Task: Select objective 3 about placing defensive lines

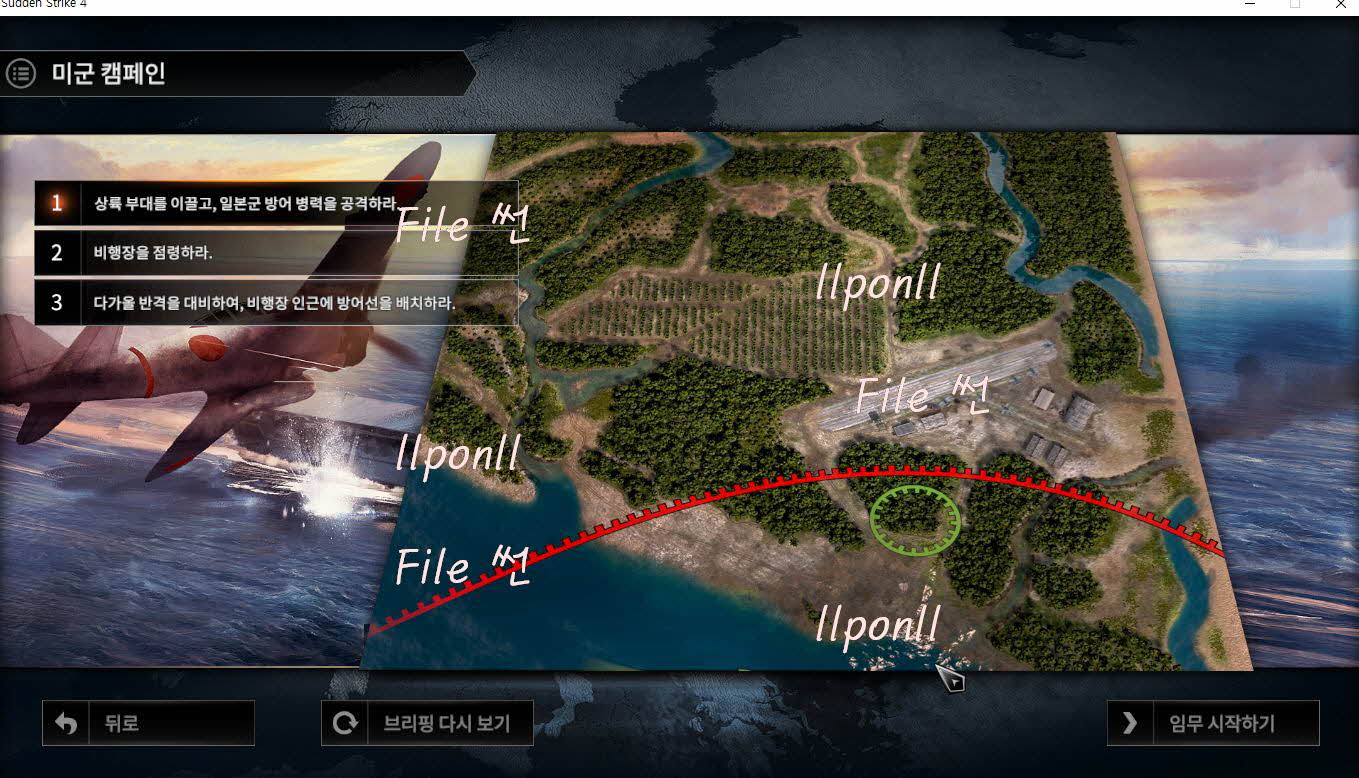Action: click(276, 303)
